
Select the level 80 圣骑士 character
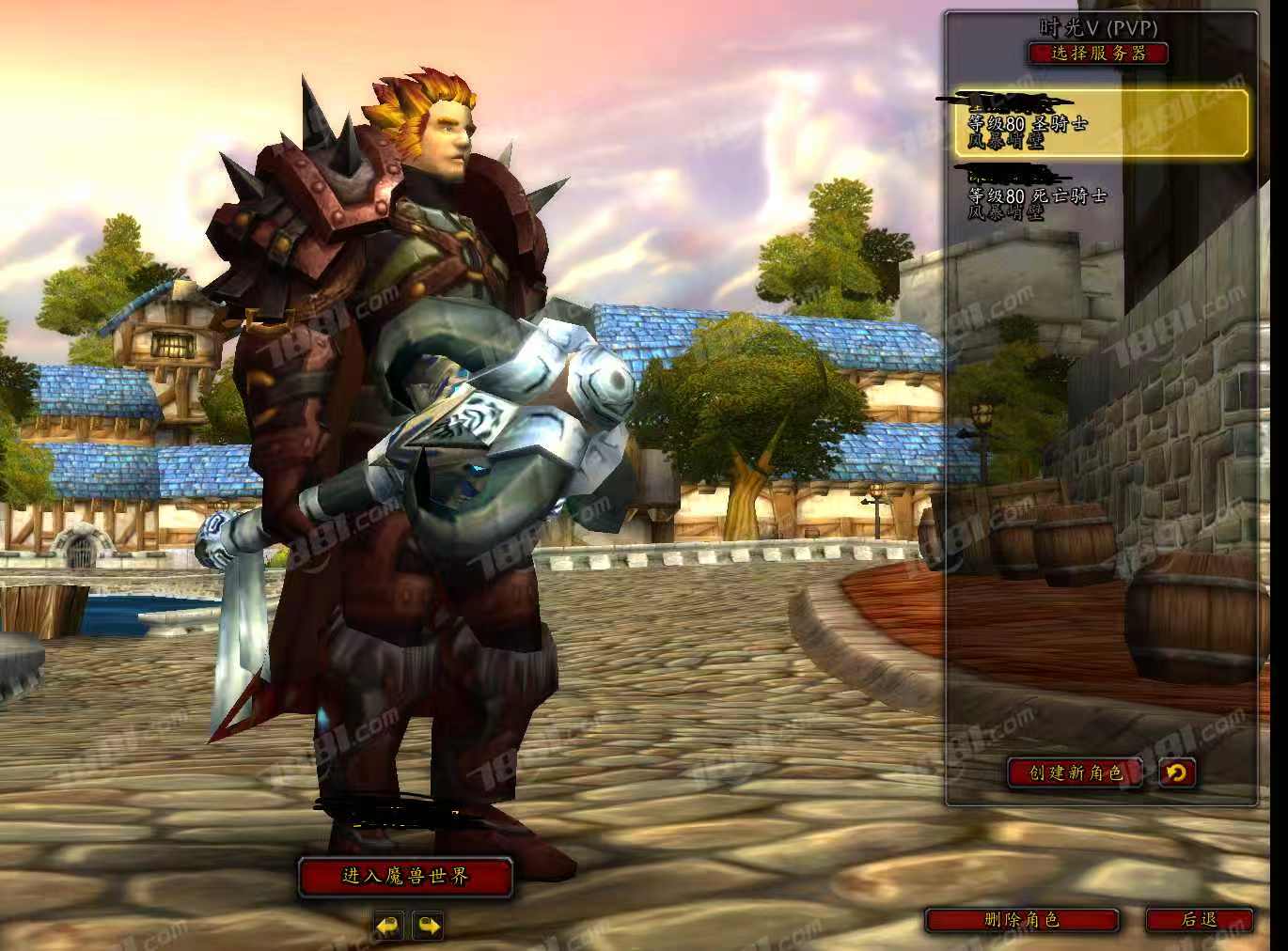click(1101, 123)
